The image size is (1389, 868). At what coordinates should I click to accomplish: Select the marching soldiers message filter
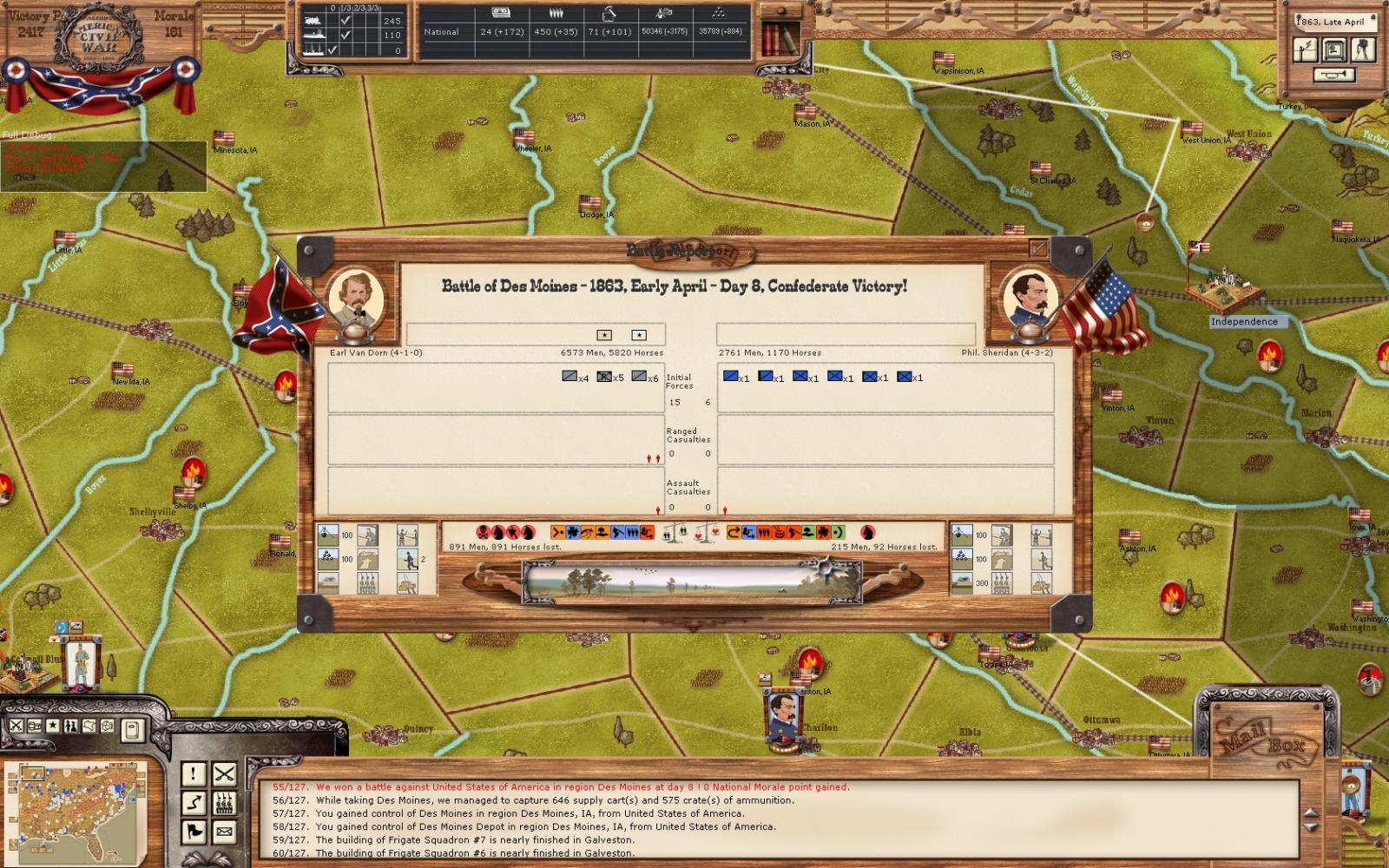(224, 803)
